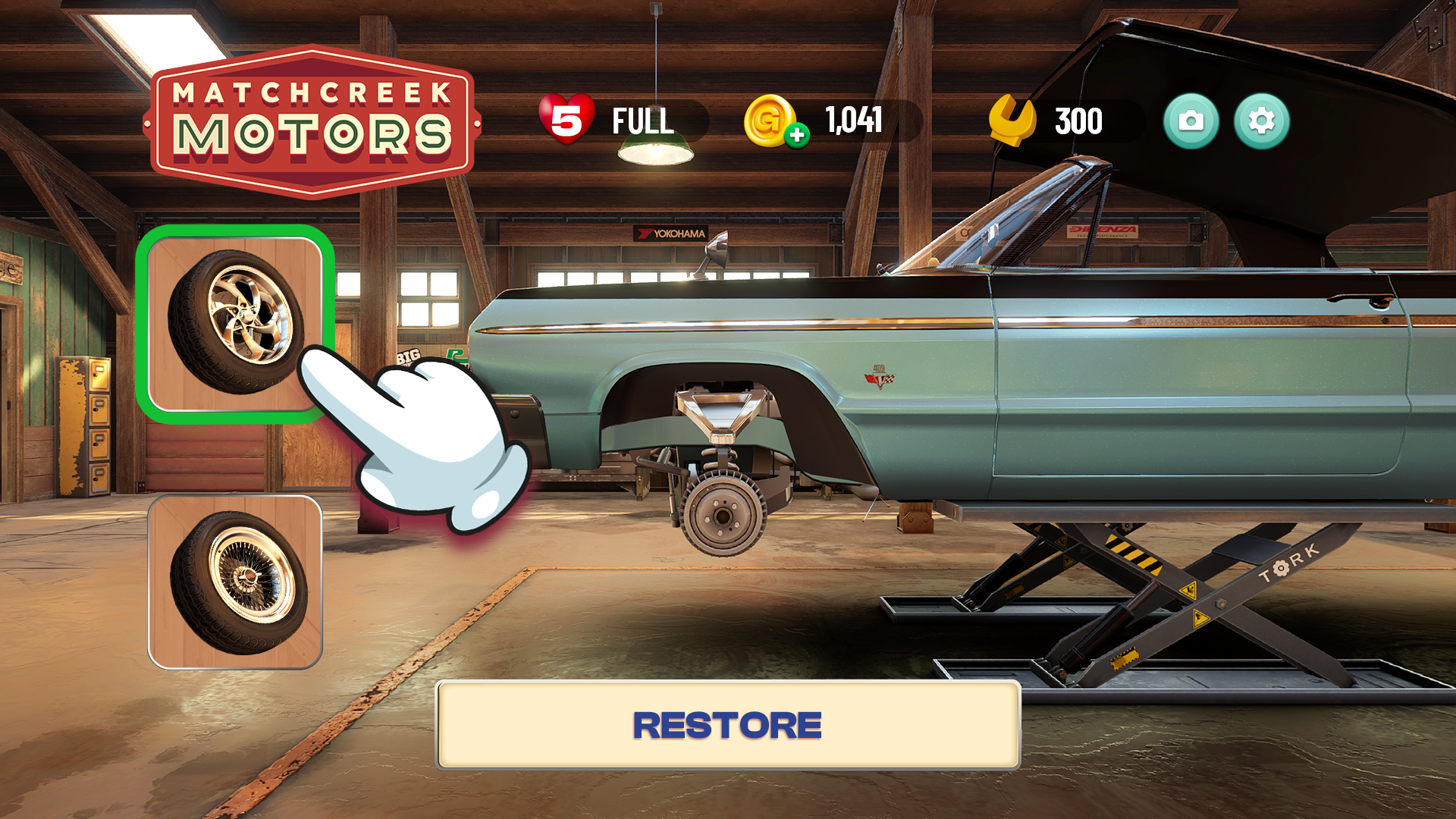Open the Settings gear icon
Viewport: 1456px width, 819px height.
point(1260,121)
